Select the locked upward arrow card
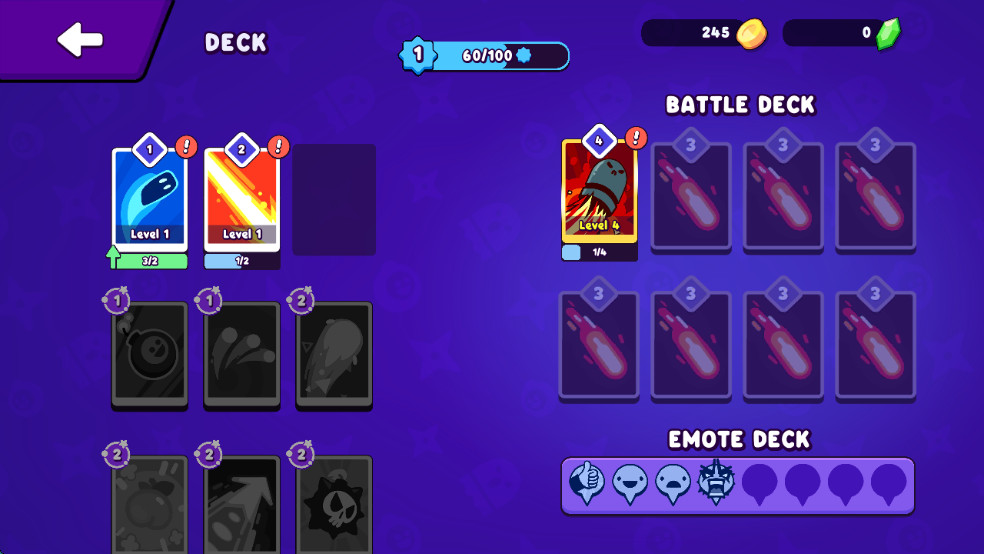984x554 pixels. click(242, 505)
